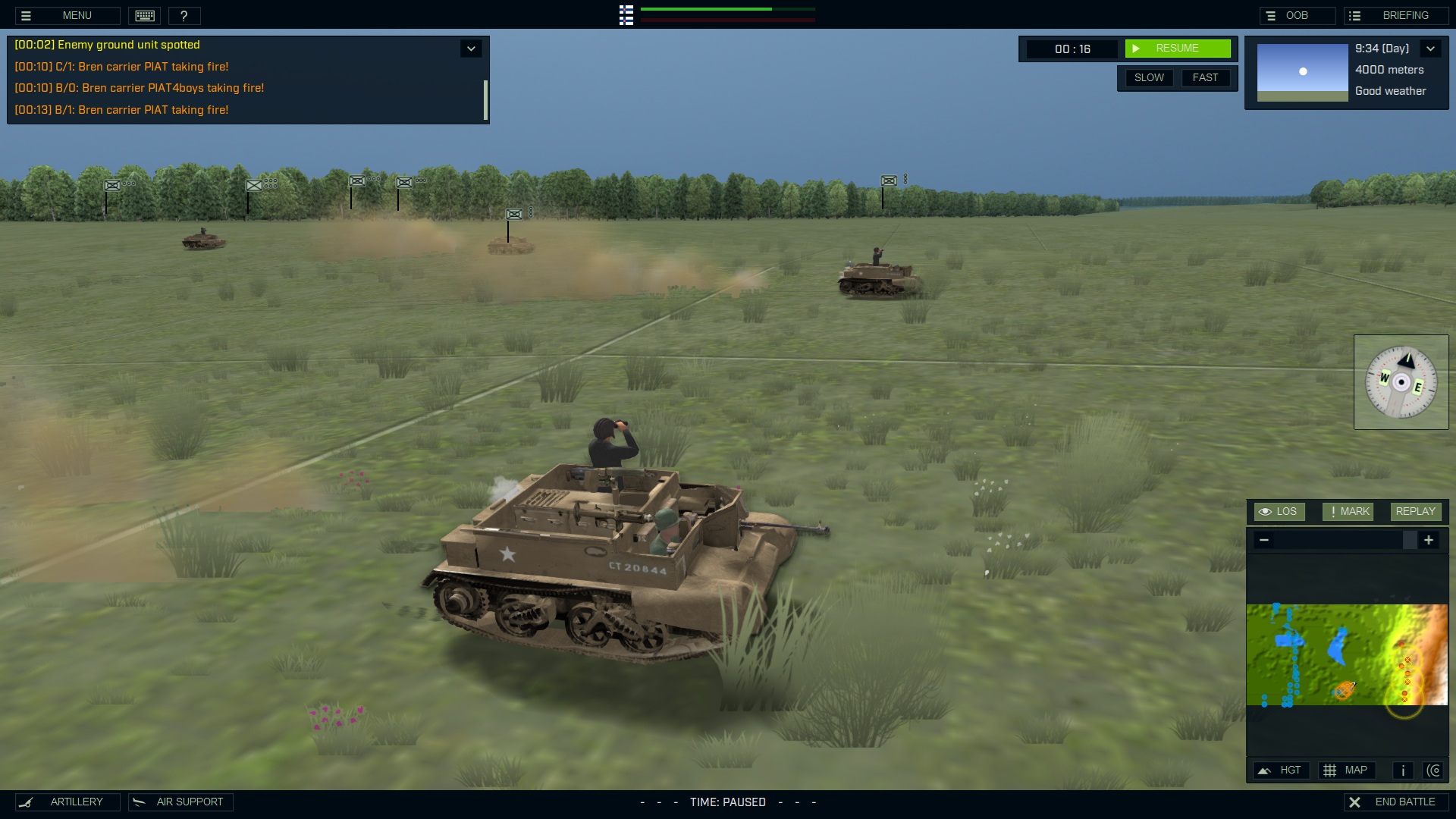
Task: Switch to the BRIEFING panel
Action: tap(1404, 14)
